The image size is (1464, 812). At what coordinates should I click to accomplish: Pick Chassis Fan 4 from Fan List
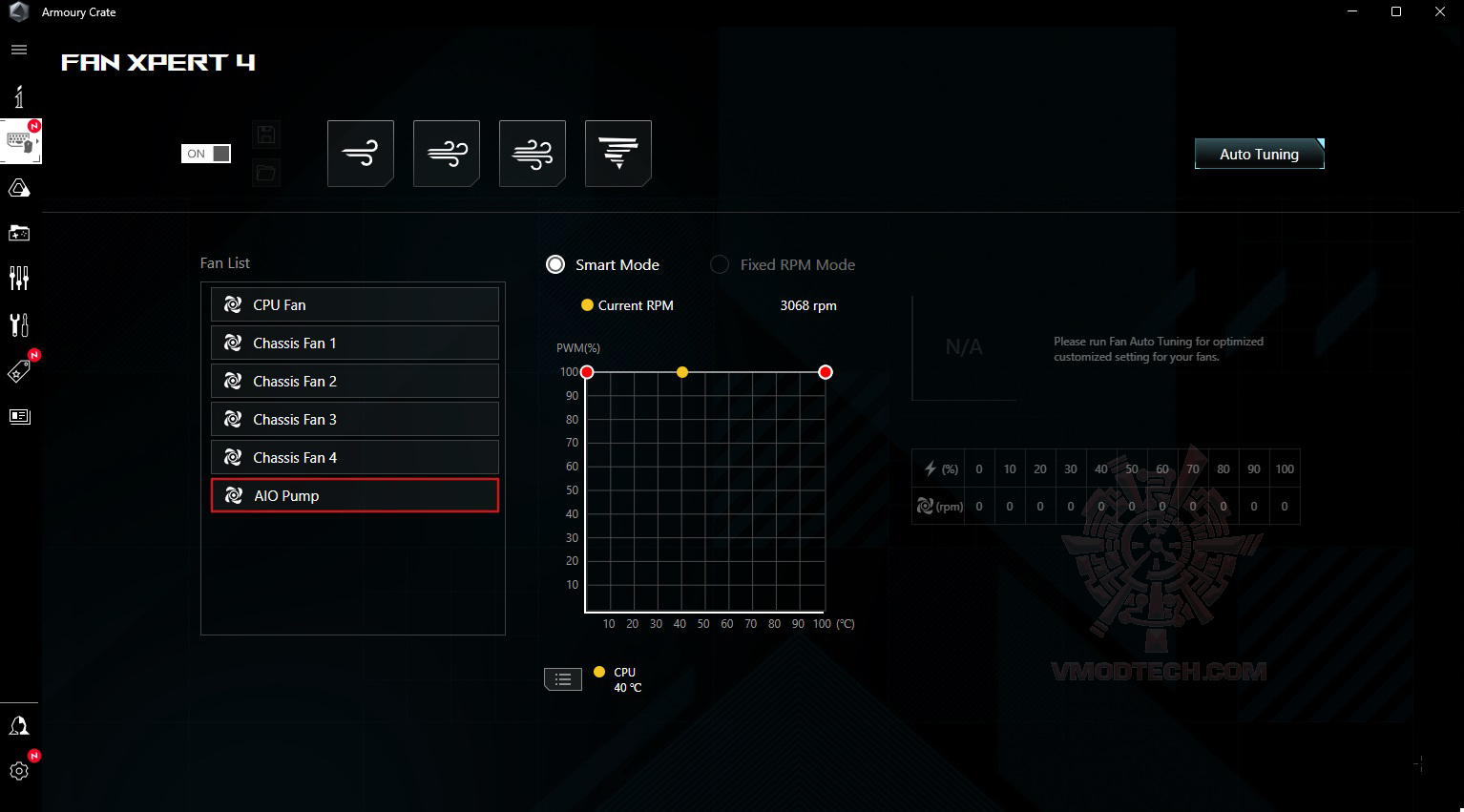[354, 457]
